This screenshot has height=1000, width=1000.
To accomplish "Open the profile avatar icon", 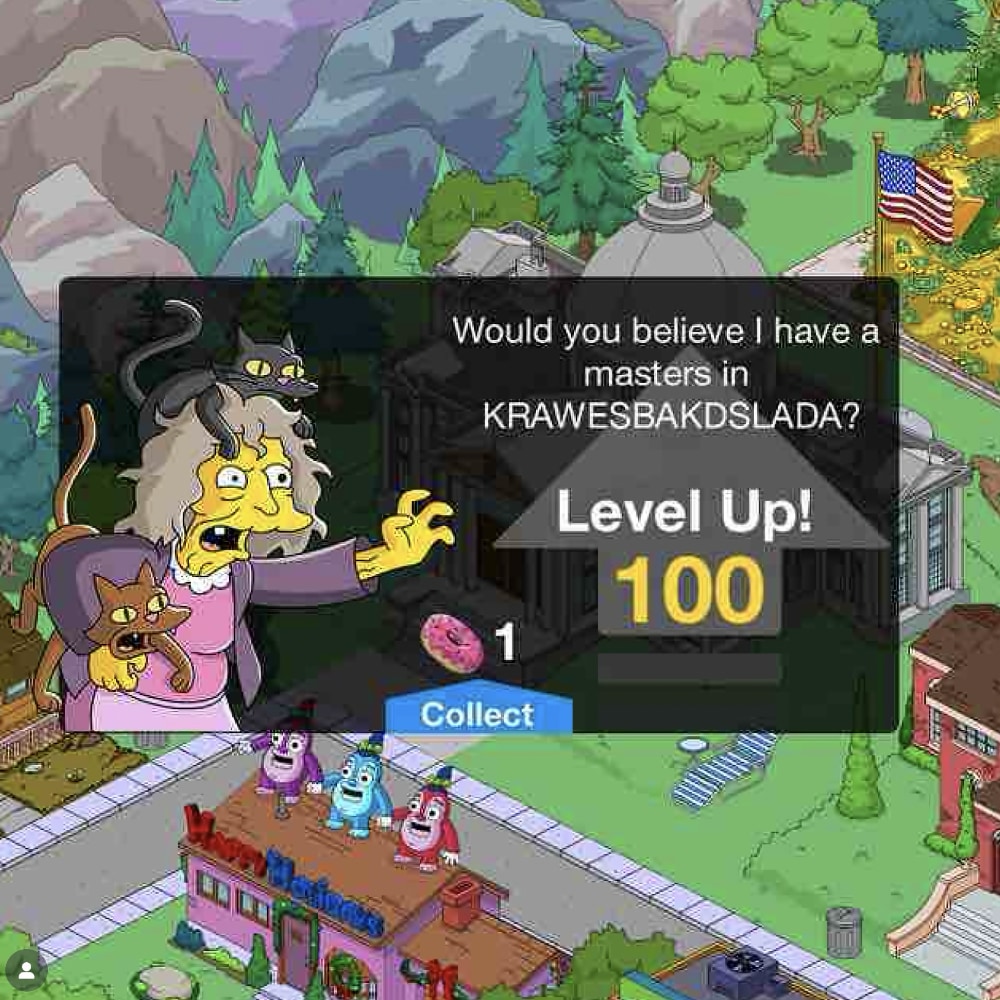I will point(26,972).
